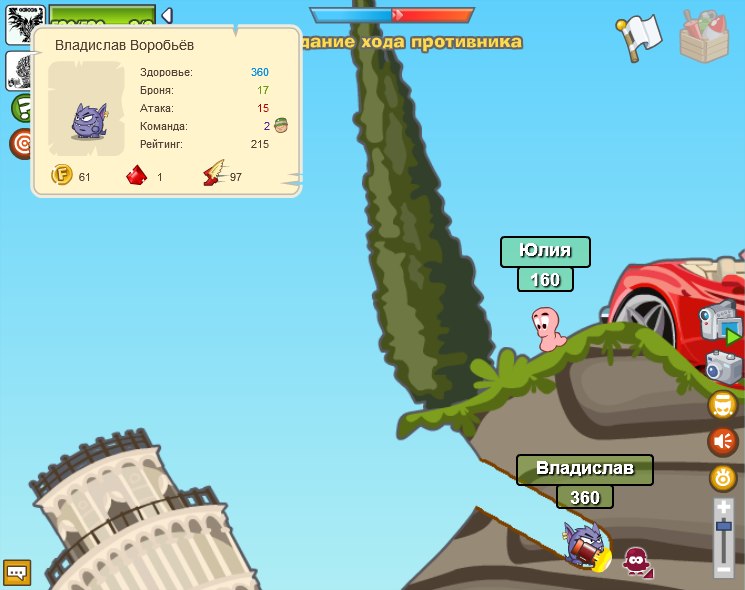Toggle sound with the speaker button
The width and height of the screenshot is (745, 590).
723,441
